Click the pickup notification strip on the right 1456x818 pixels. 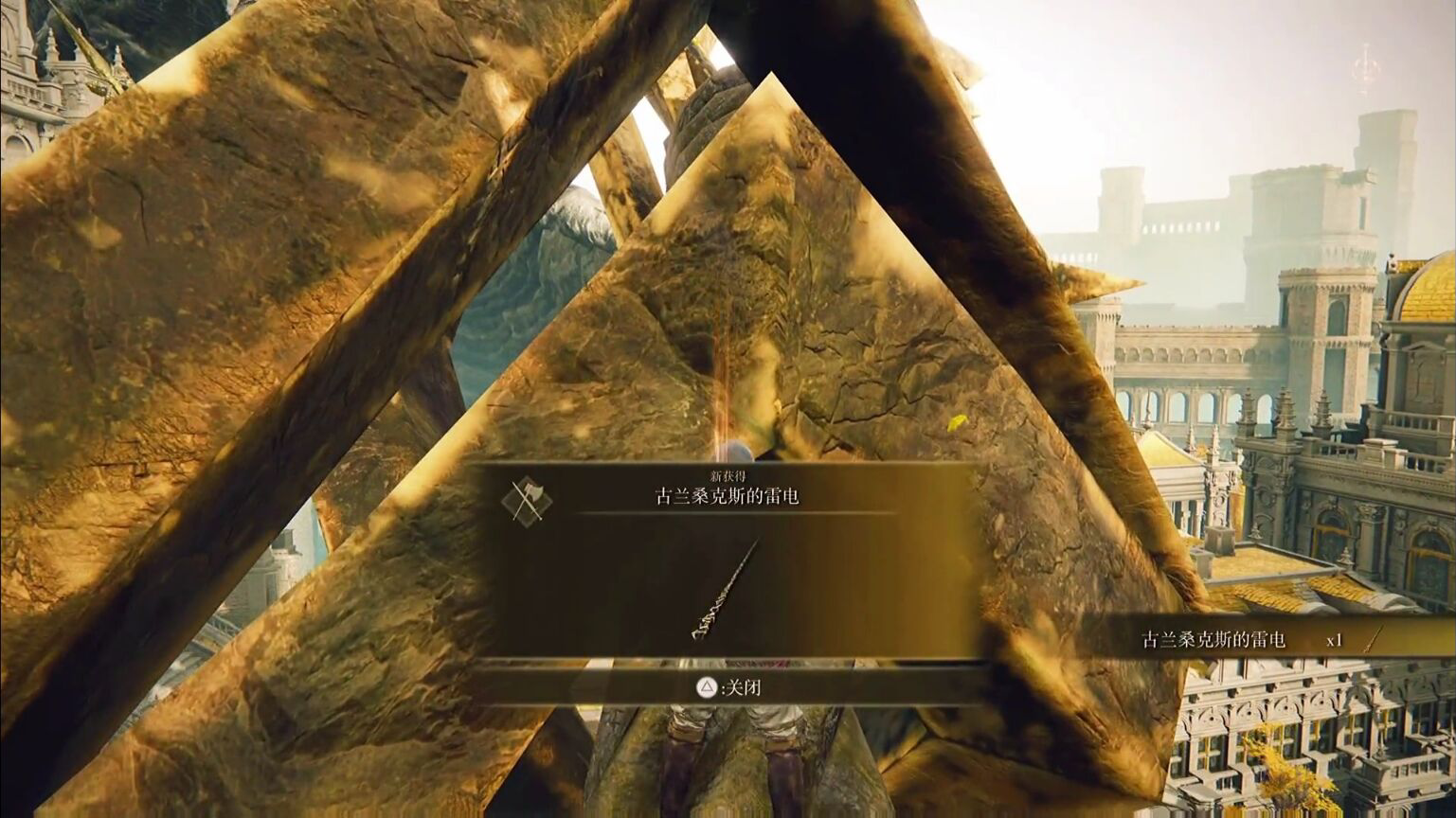tap(1260, 639)
